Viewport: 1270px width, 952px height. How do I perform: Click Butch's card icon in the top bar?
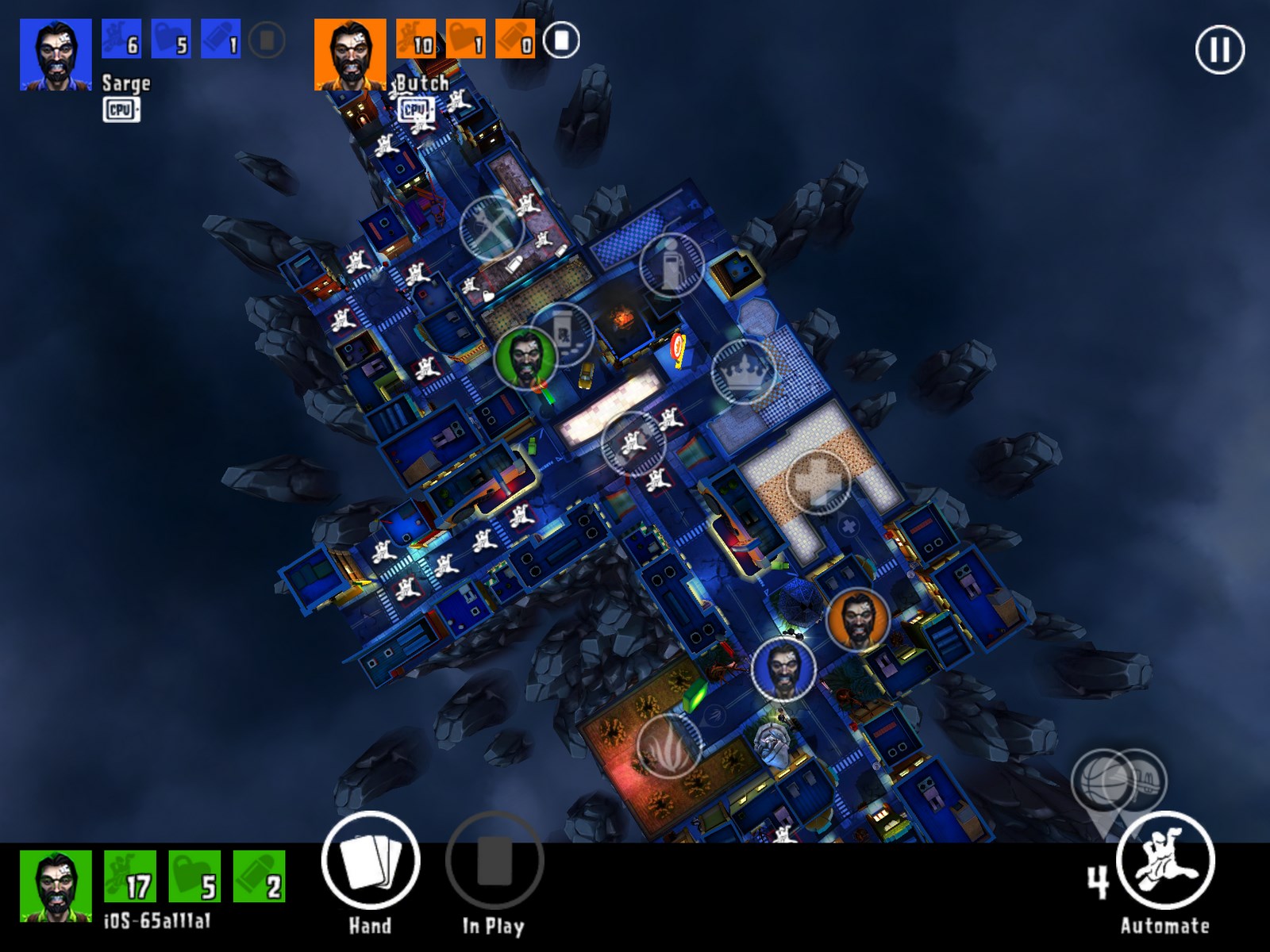click(562, 40)
